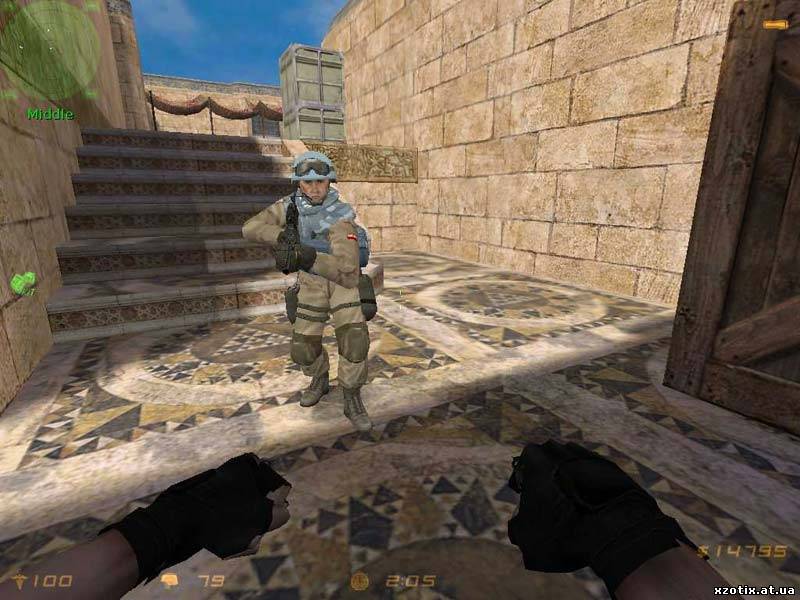Click the kevlar armor icon
800x600 pixels.
(x=170, y=580)
